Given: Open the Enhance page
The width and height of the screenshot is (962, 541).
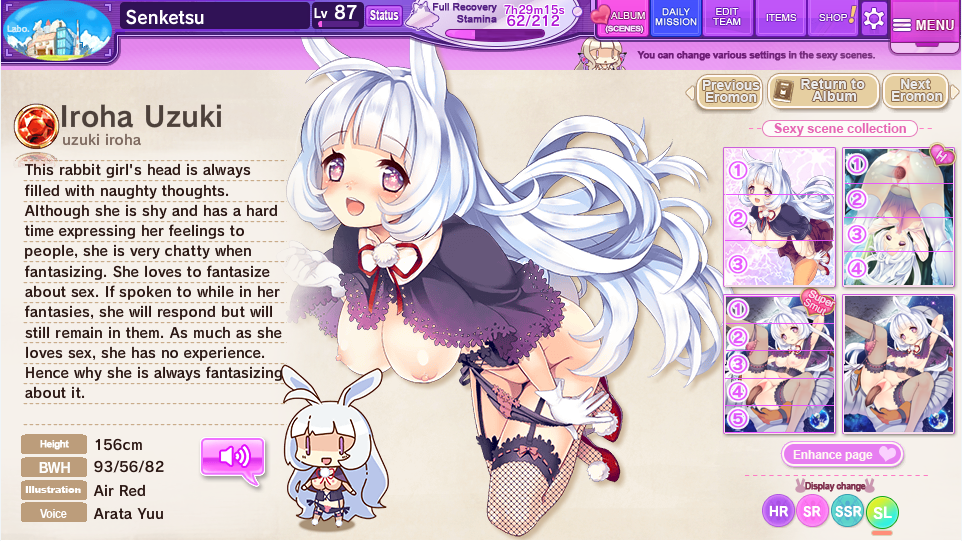Looking at the screenshot, I should tap(843, 455).
